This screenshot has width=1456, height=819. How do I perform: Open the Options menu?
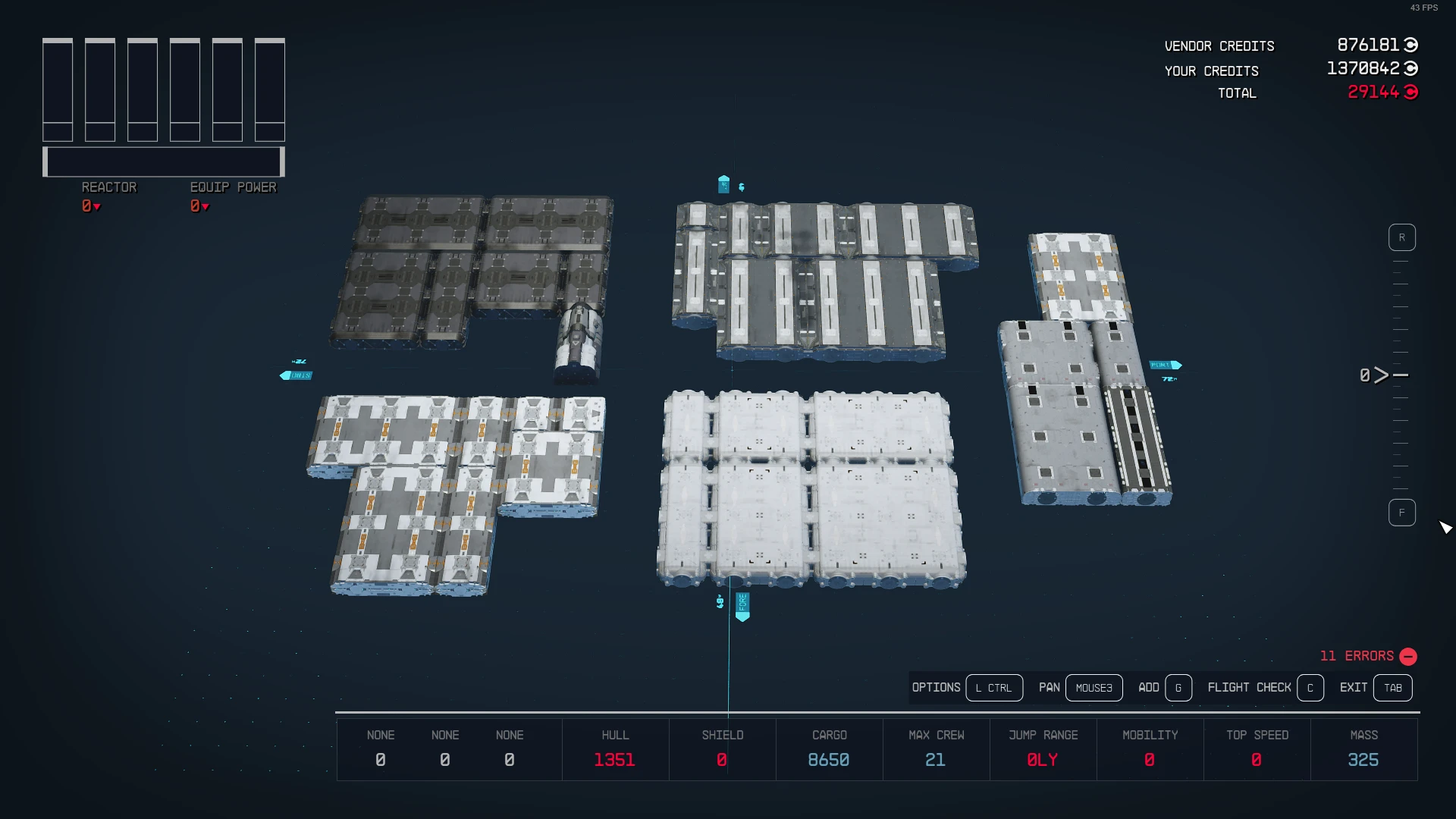tap(994, 688)
